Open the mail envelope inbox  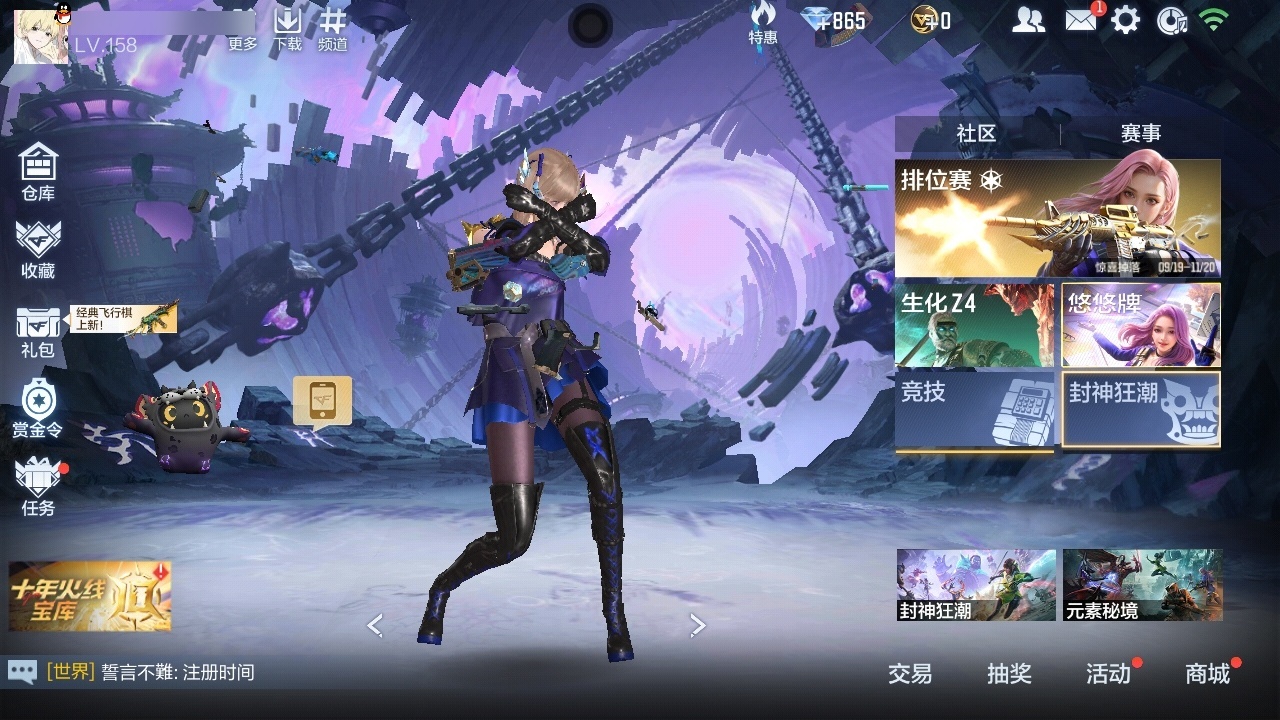pos(1081,20)
